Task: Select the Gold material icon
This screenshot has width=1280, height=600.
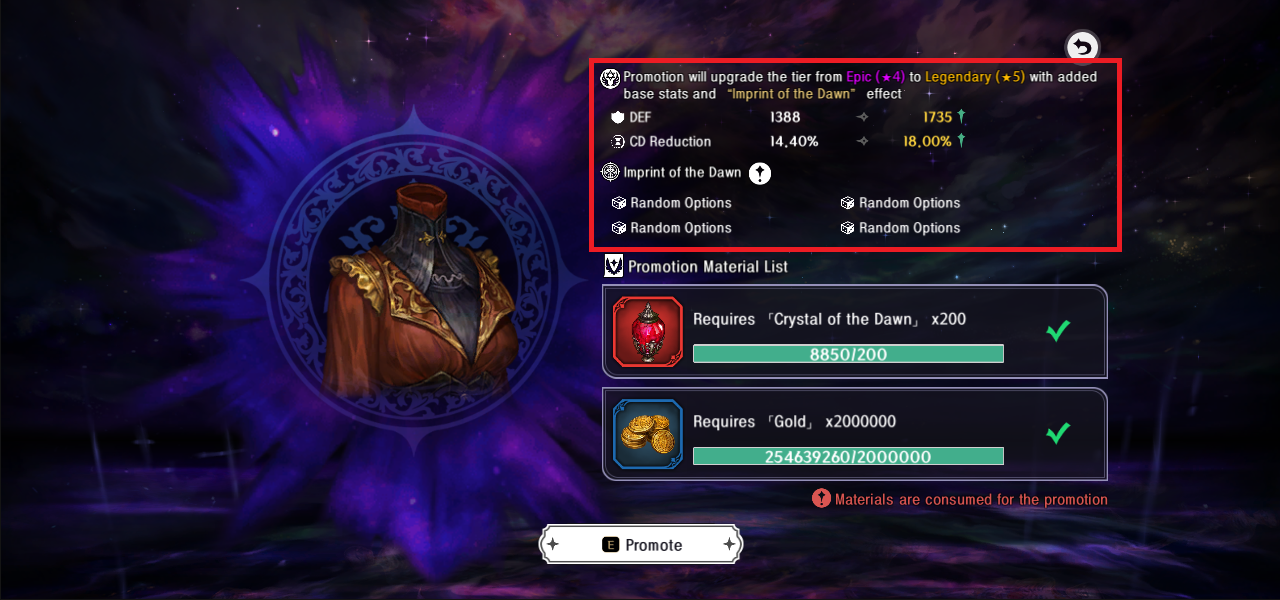Action: point(647,434)
